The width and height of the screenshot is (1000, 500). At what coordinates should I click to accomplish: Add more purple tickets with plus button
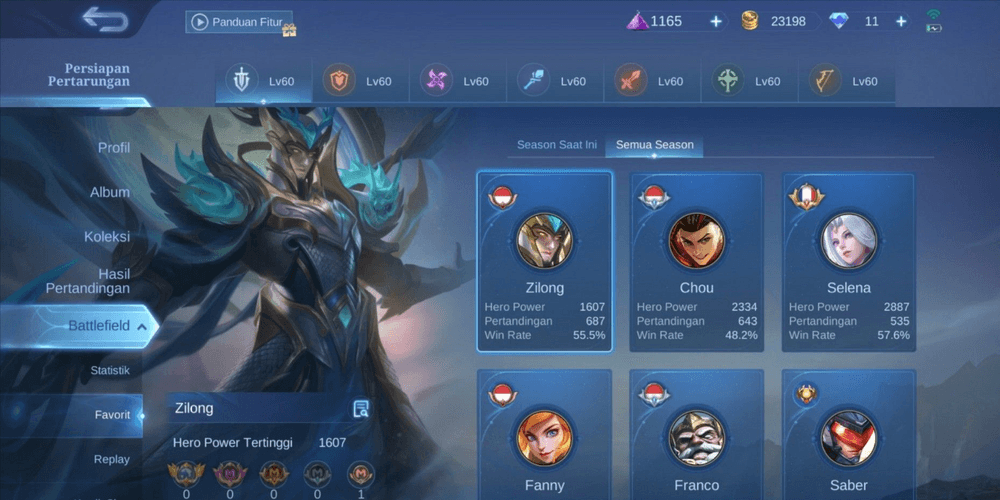pos(716,21)
